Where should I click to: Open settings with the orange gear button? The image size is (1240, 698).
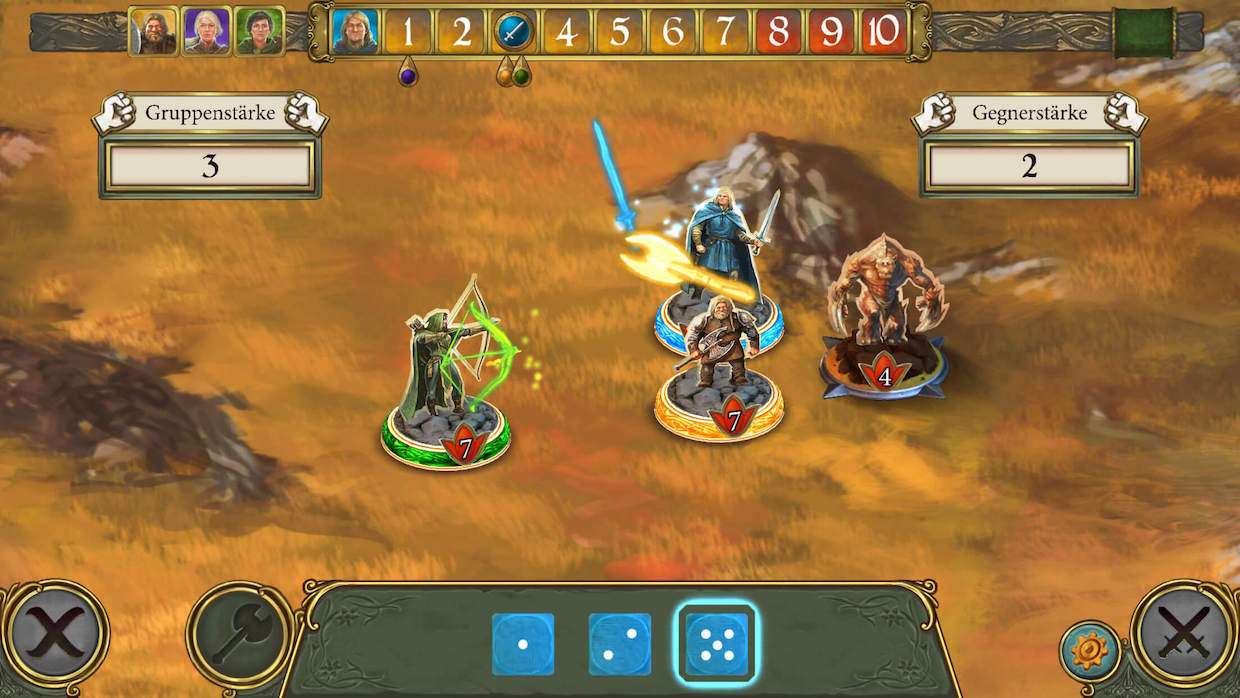pos(1089,651)
